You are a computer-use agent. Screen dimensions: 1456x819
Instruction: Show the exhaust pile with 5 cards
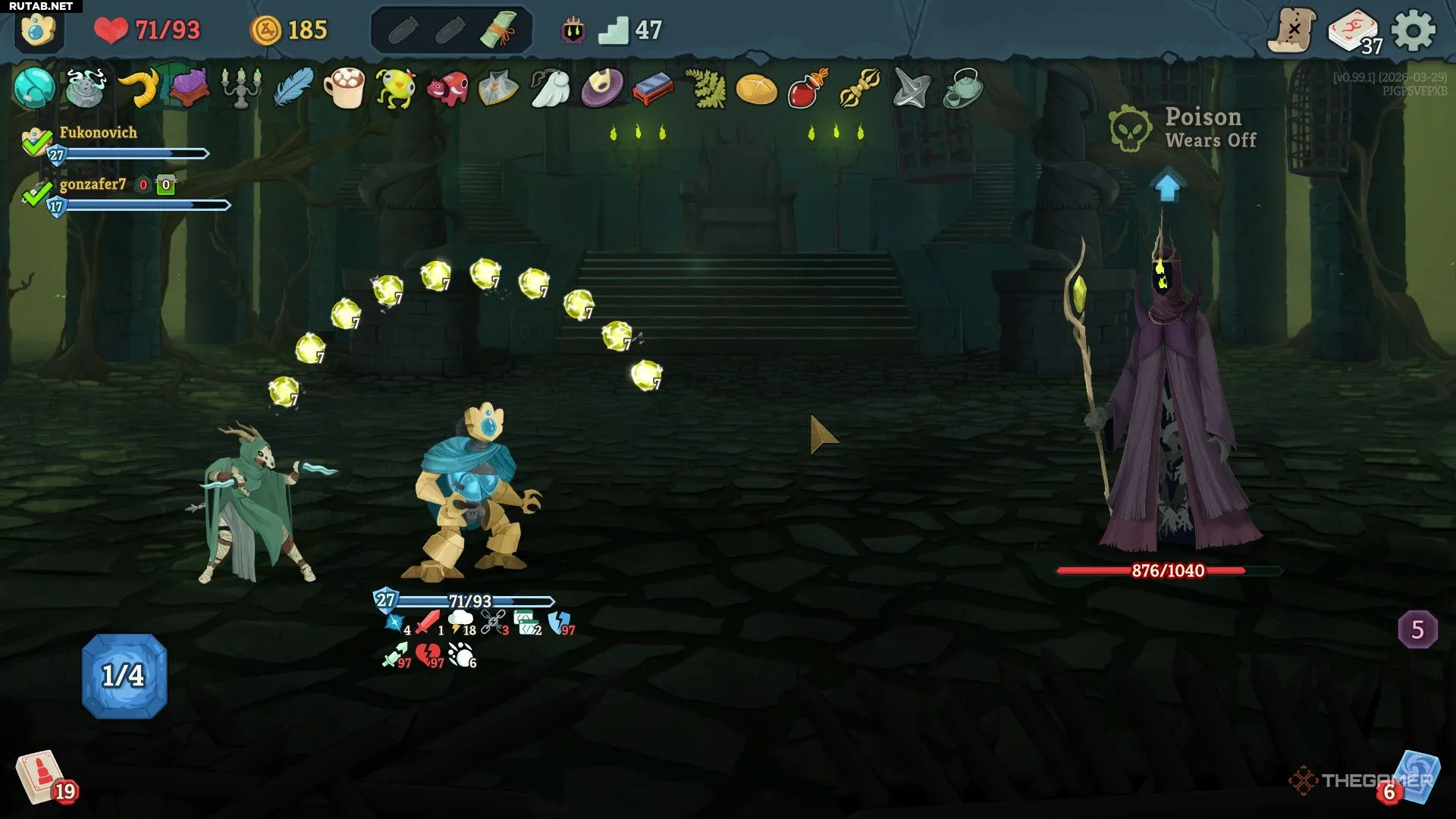pyautogui.click(x=1417, y=629)
